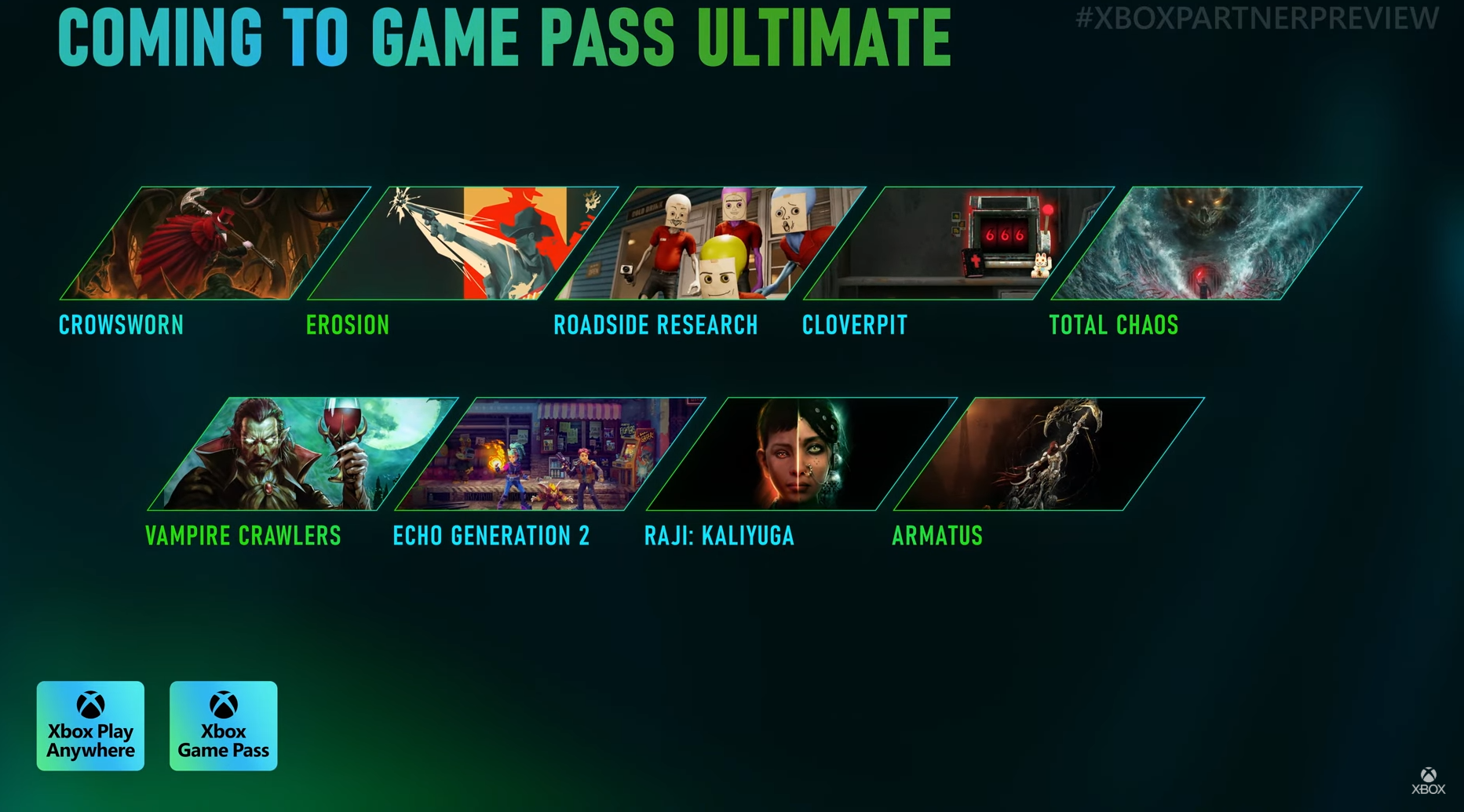The height and width of the screenshot is (812, 1464).
Task: Select the Raji: Kaliyuga game tile
Action: (x=801, y=454)
